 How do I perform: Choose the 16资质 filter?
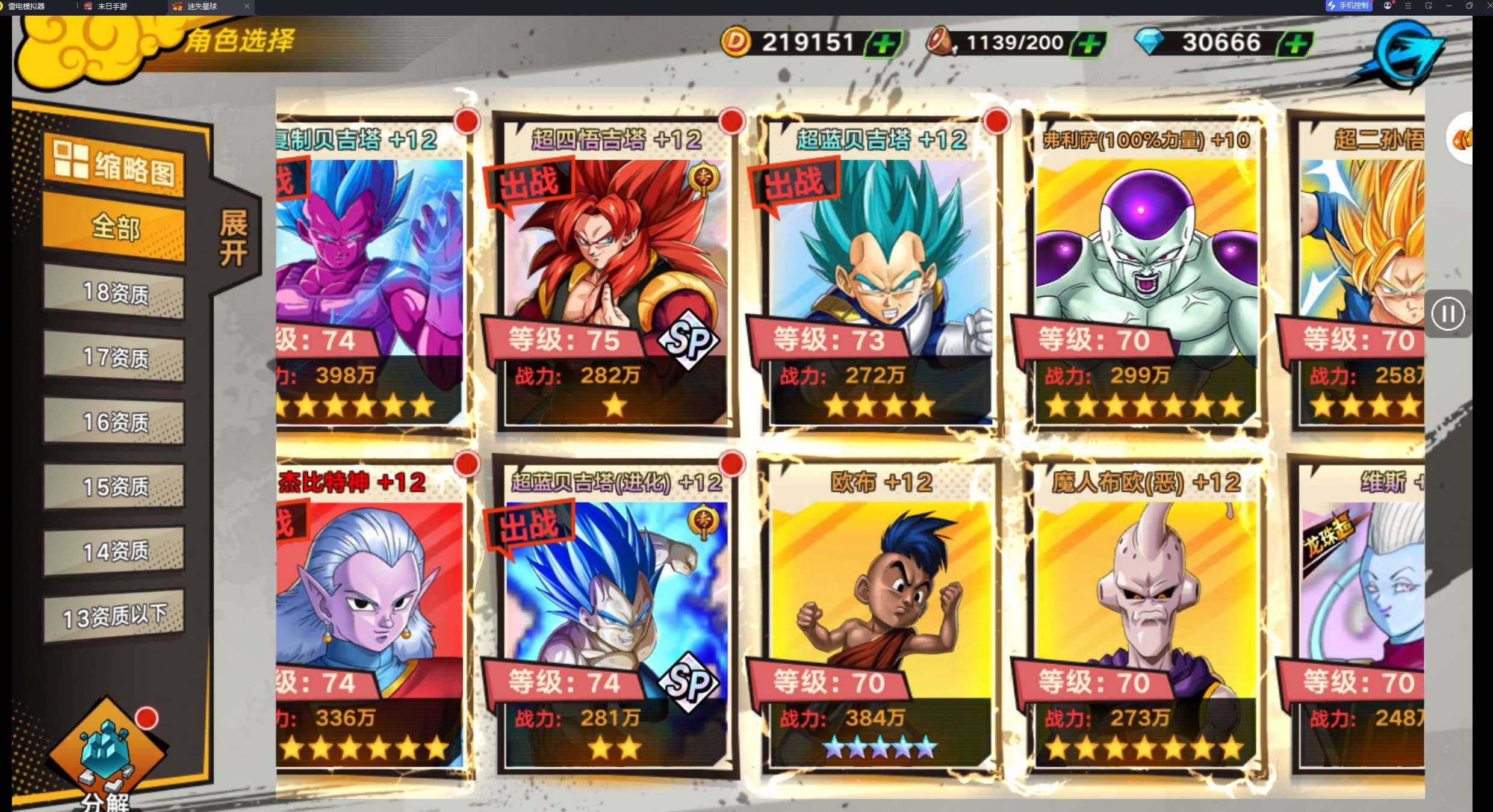click(x=114, y=422)
